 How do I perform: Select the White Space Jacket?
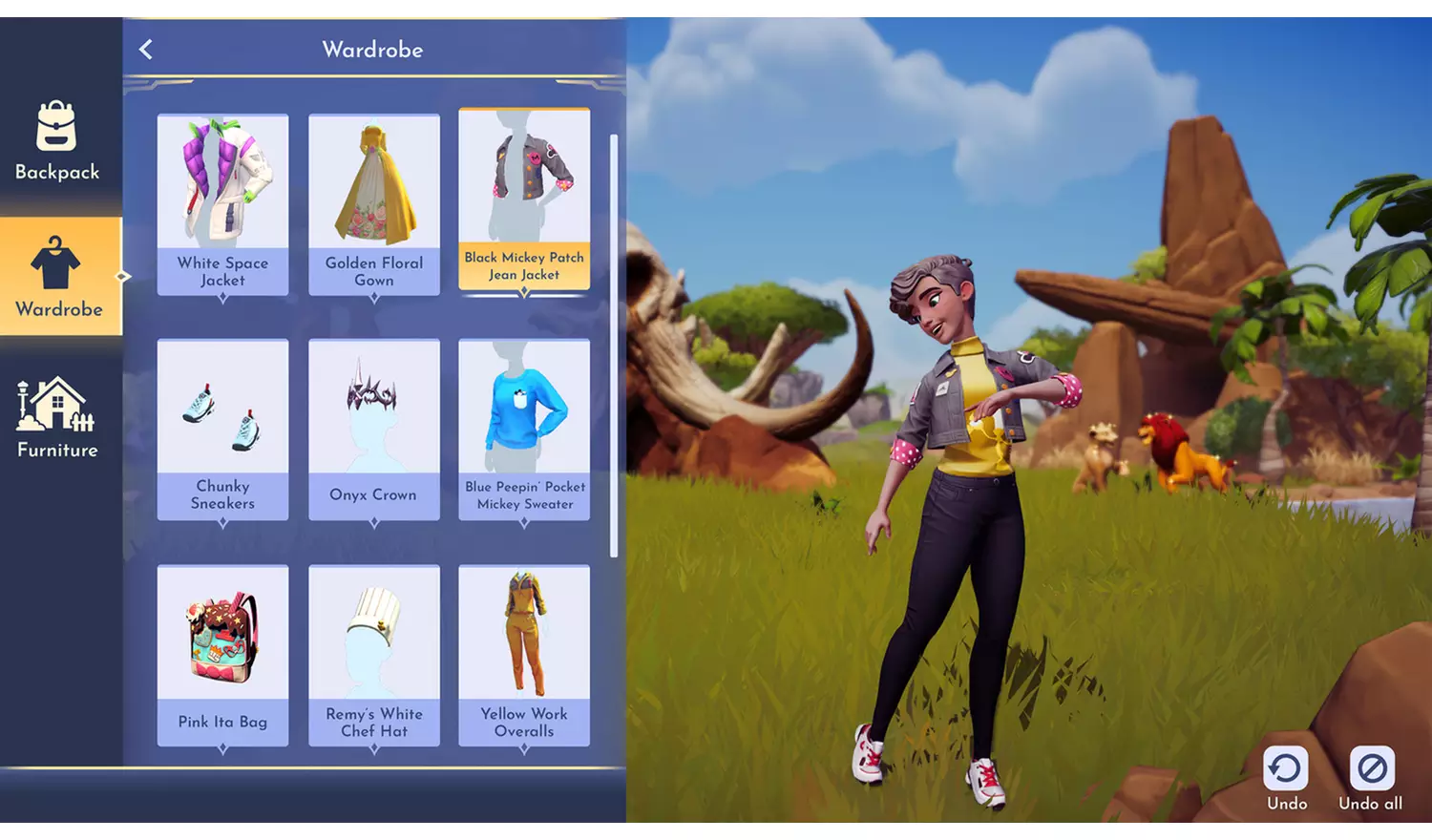pos(222,203)
